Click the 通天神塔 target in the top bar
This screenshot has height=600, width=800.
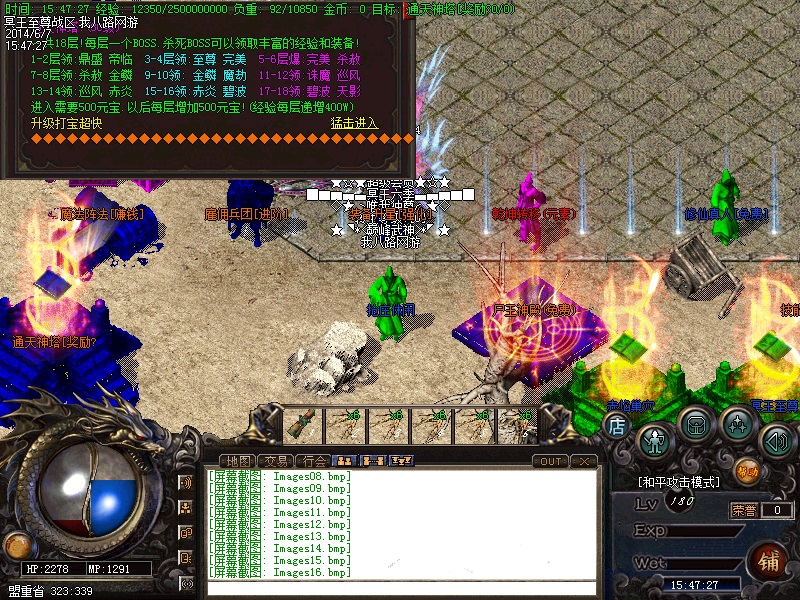tap(460, 8)
